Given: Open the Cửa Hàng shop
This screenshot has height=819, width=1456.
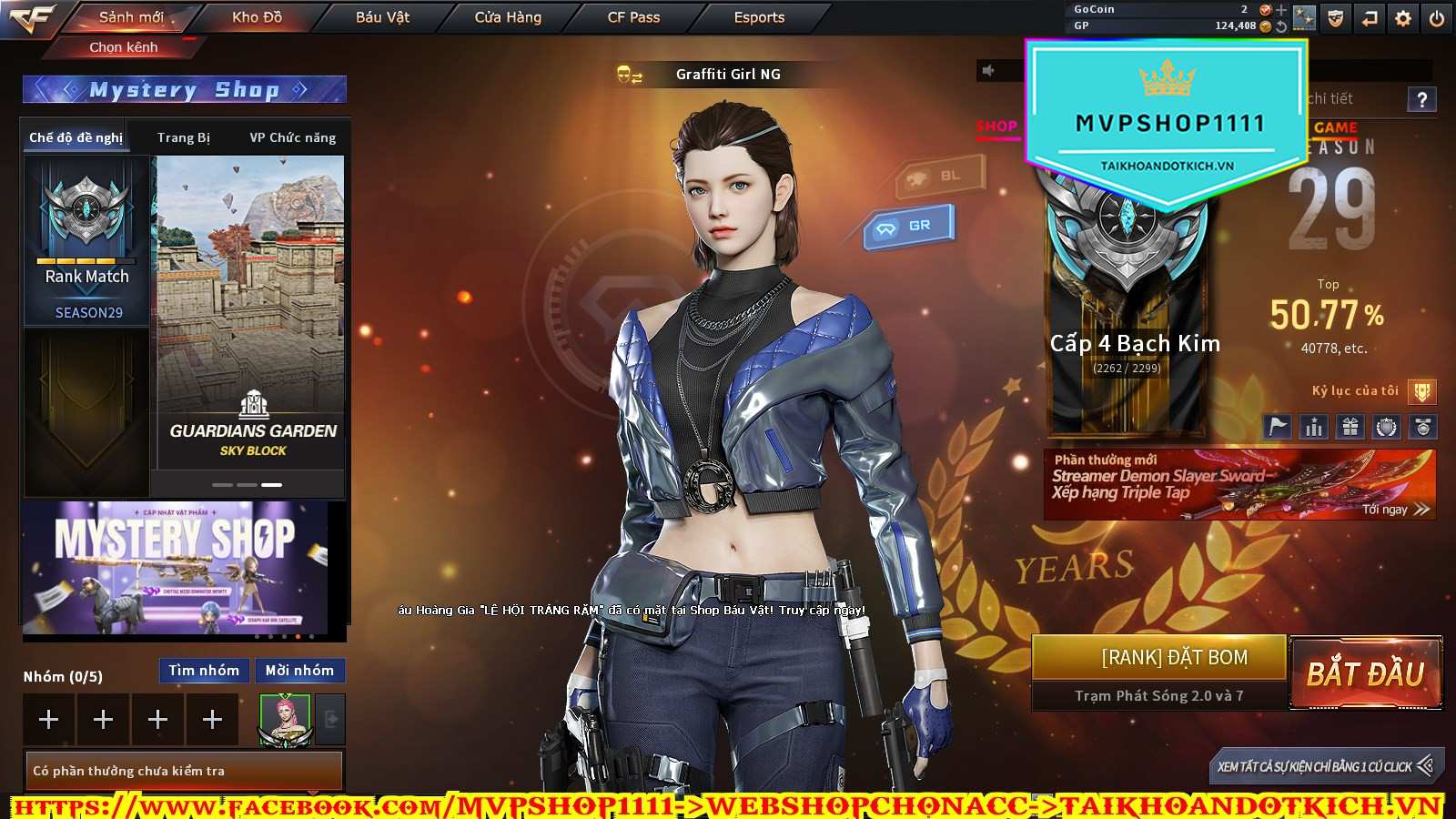Looking at the screenshot, I should click(x=508, y=17).
